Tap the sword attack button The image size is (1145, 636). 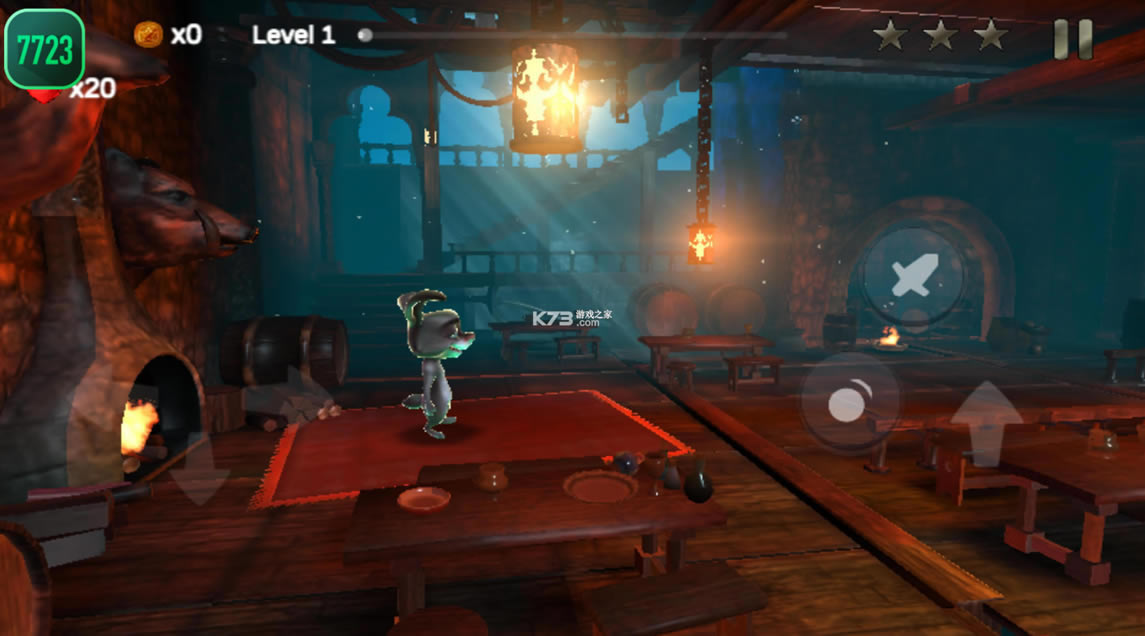pos(913,275)
